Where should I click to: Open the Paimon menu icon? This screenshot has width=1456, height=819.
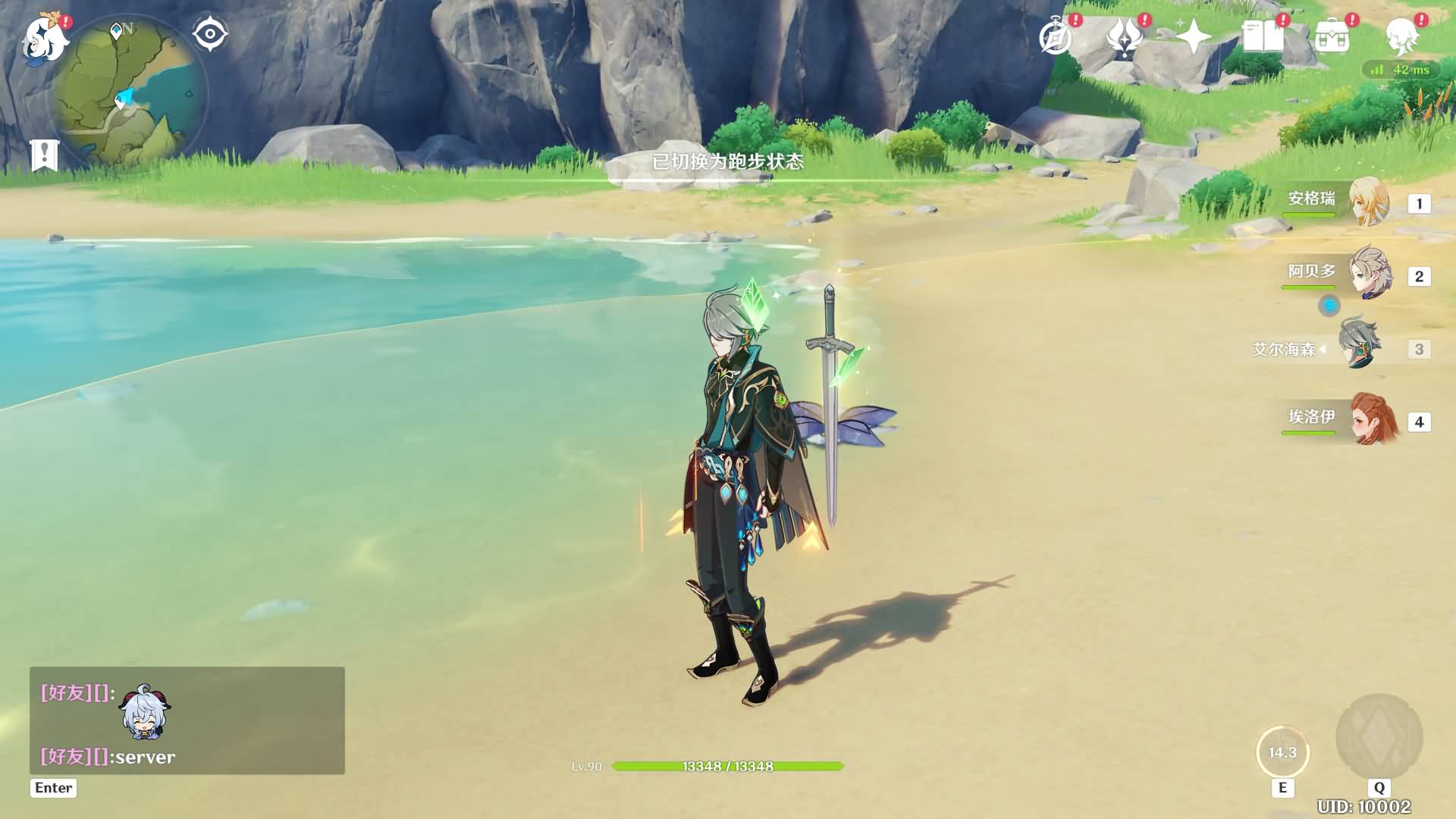44,38
